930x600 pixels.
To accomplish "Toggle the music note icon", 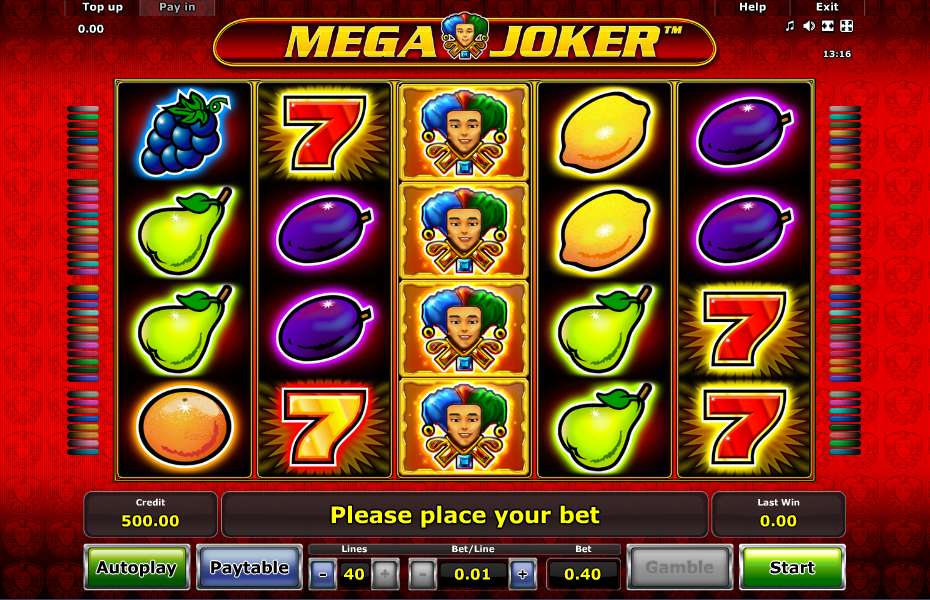I will [x=790, y=26].
